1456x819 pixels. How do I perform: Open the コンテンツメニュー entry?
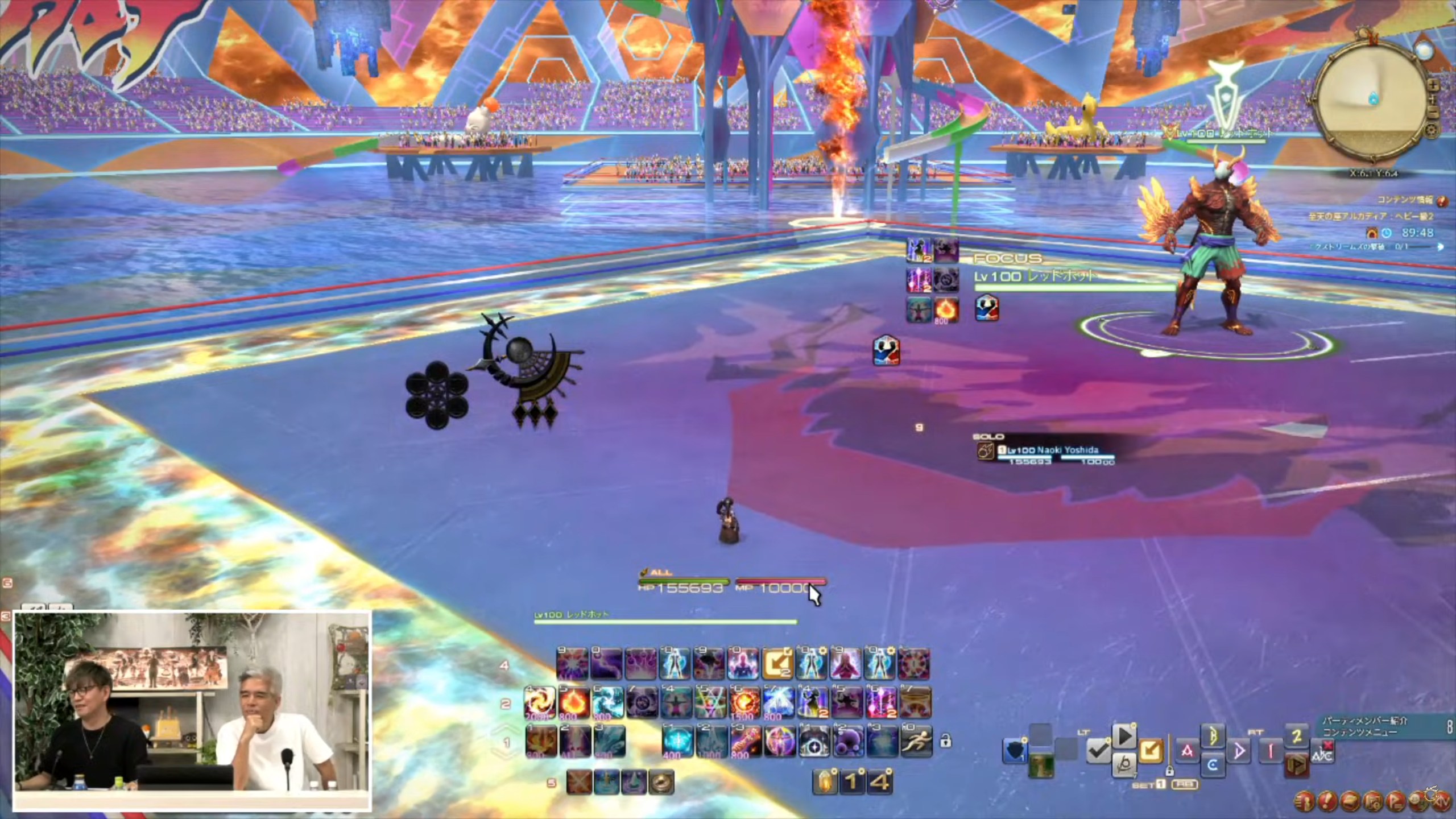[1359, 733]
